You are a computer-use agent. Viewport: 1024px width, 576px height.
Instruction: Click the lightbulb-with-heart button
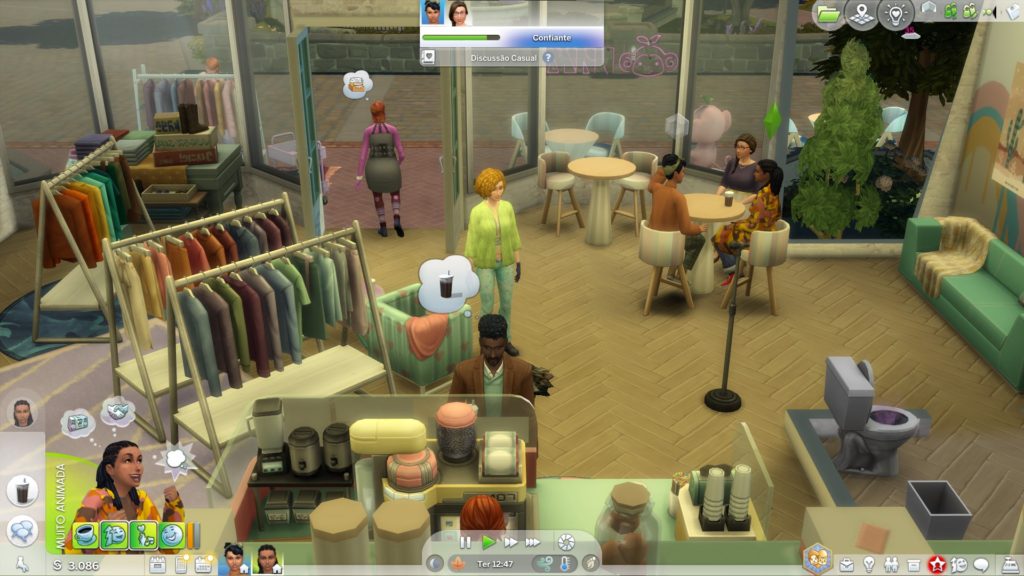(x=896, y=14)
